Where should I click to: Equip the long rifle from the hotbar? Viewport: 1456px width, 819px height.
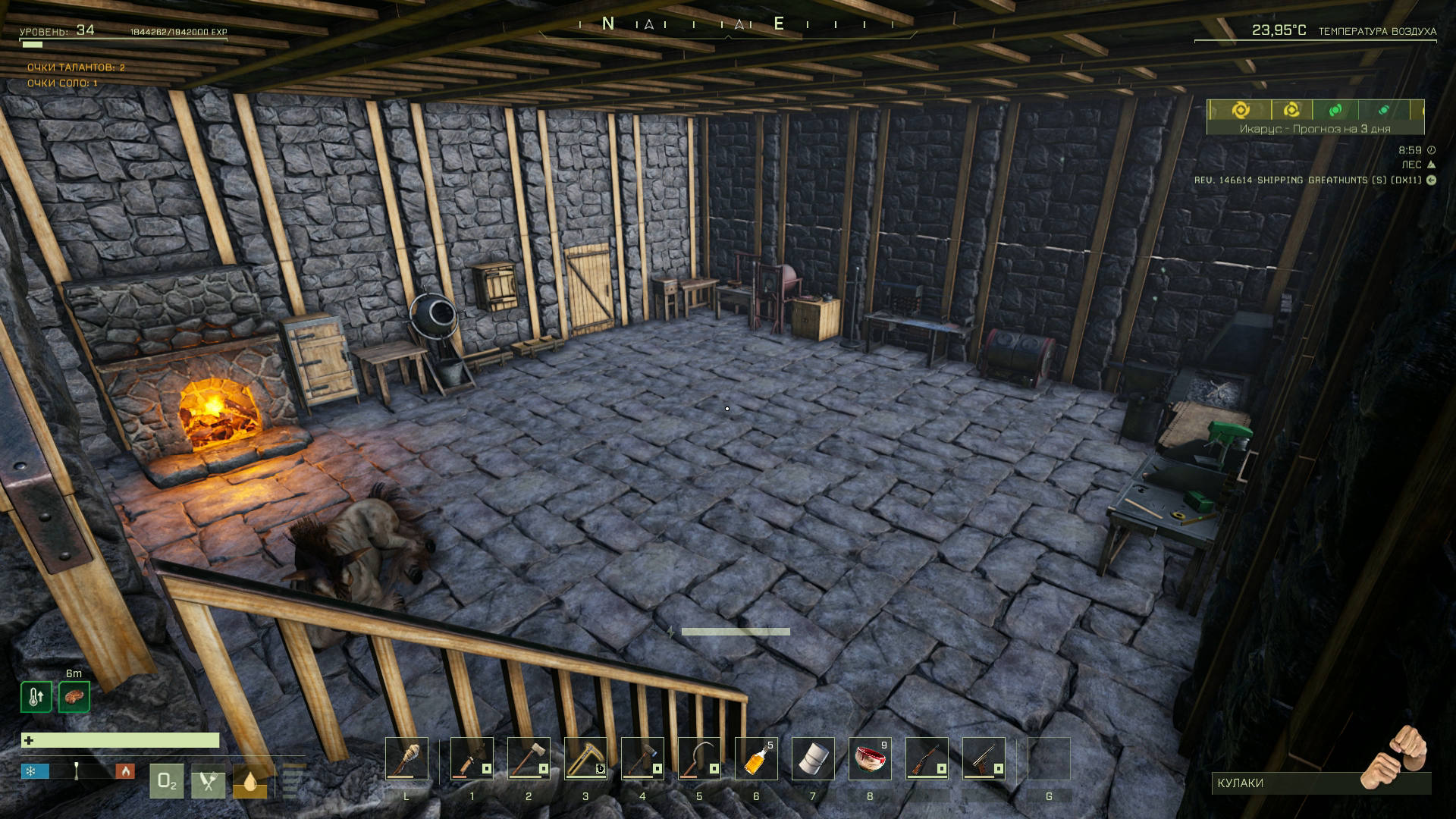(x=927, y=758)
